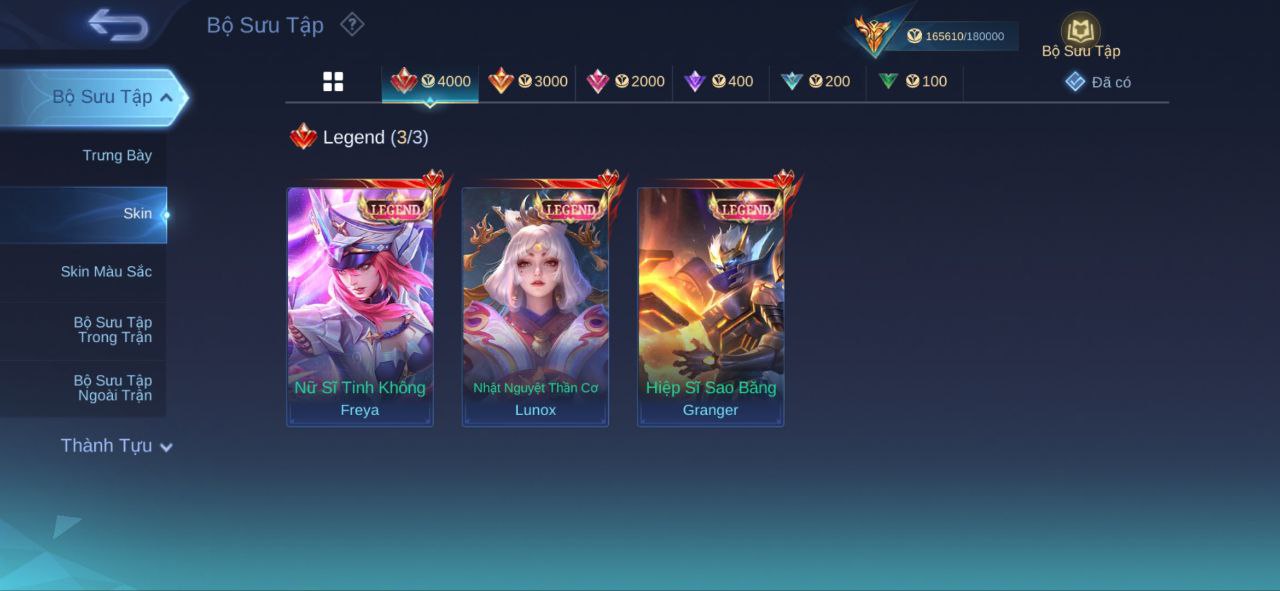Select the Skin sidebar entry
The height and width of the screenshot is (591, 1280).
tap(137, 213)
